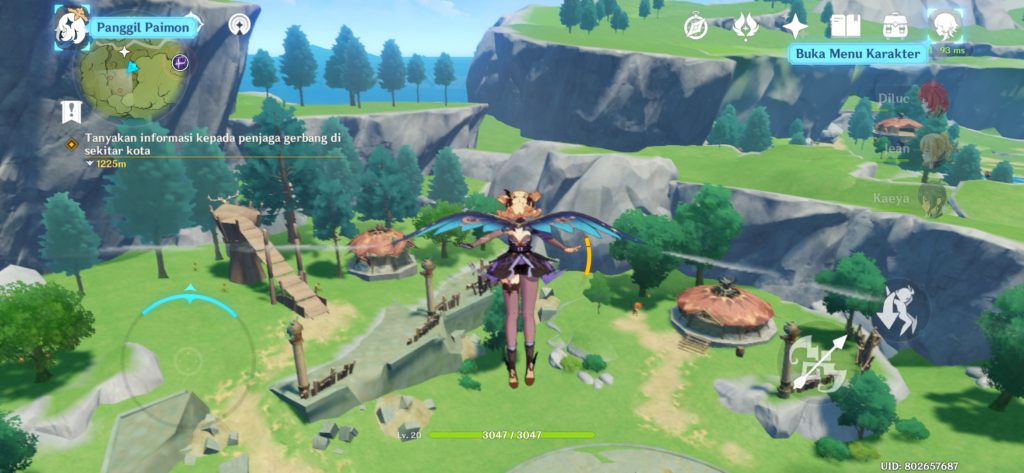Tap the signal beacon icon beside Paimon label

click(x=239, y=23)
